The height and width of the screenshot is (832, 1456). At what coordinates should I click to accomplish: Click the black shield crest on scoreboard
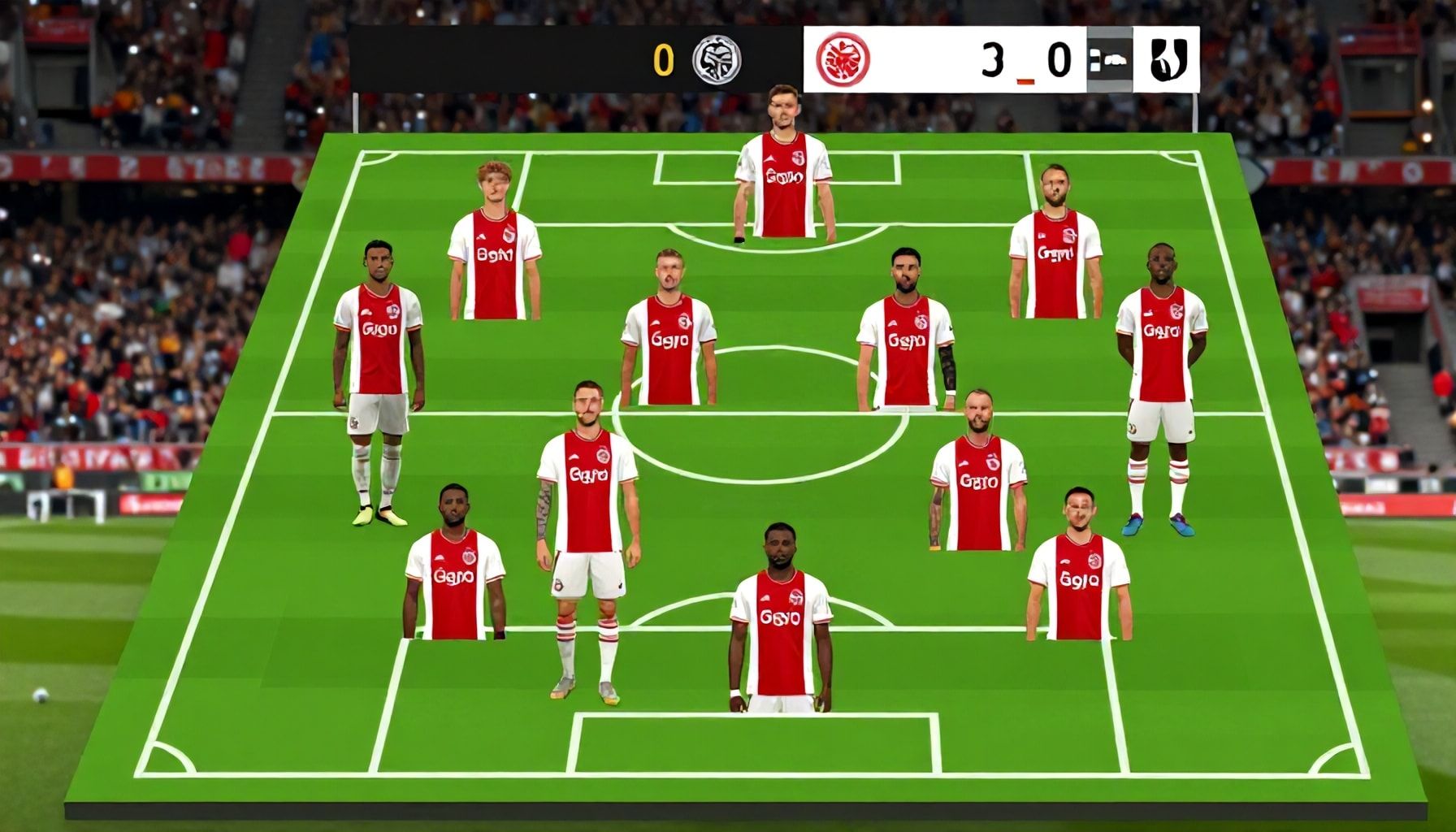point(1169,59)
